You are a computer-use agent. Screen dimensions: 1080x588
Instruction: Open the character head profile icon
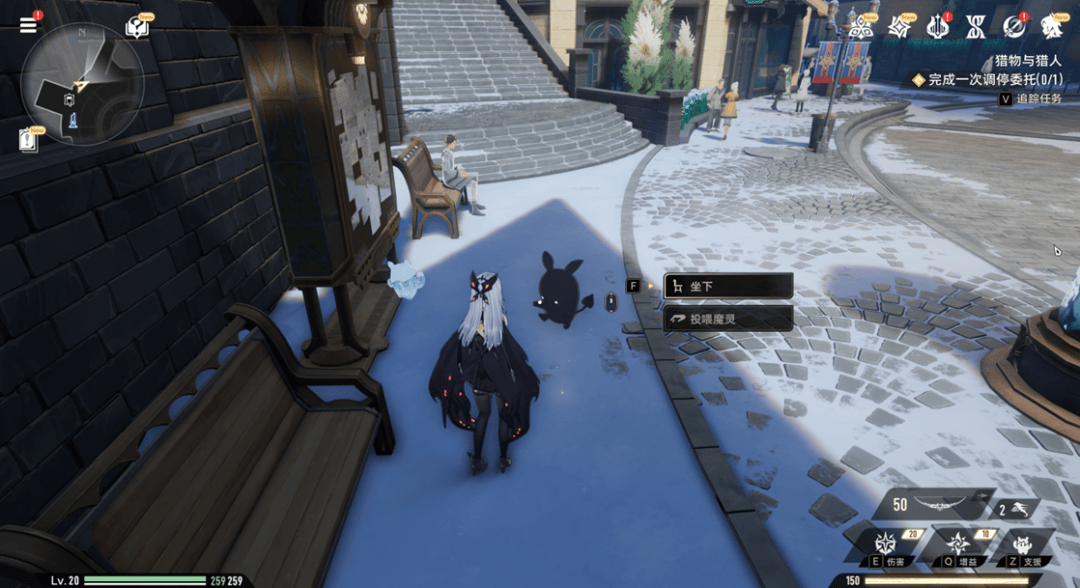point(1051,27)
